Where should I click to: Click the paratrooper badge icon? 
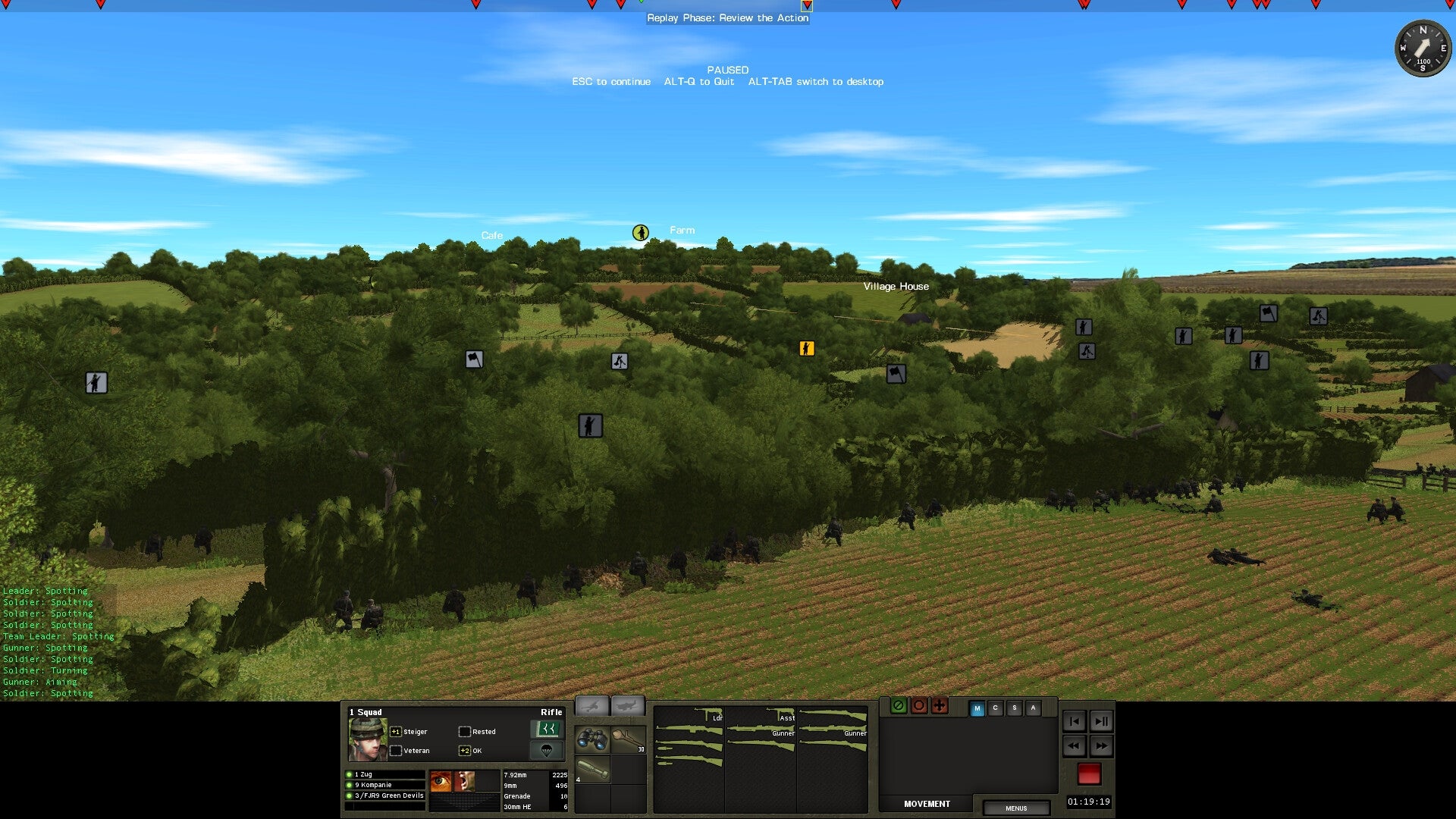[x=548, y=751]
